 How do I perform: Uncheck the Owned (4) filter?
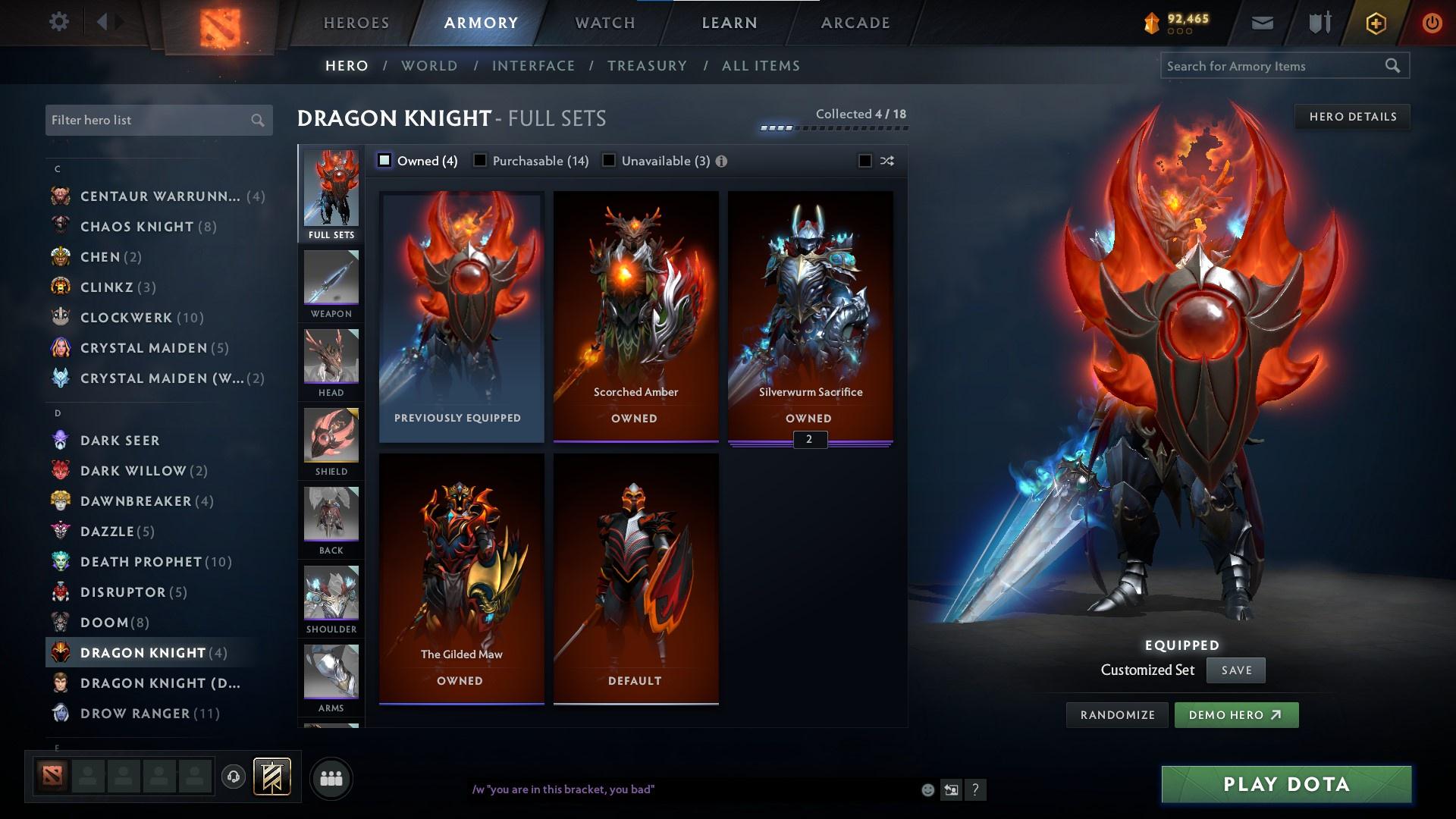coord(385,160)
